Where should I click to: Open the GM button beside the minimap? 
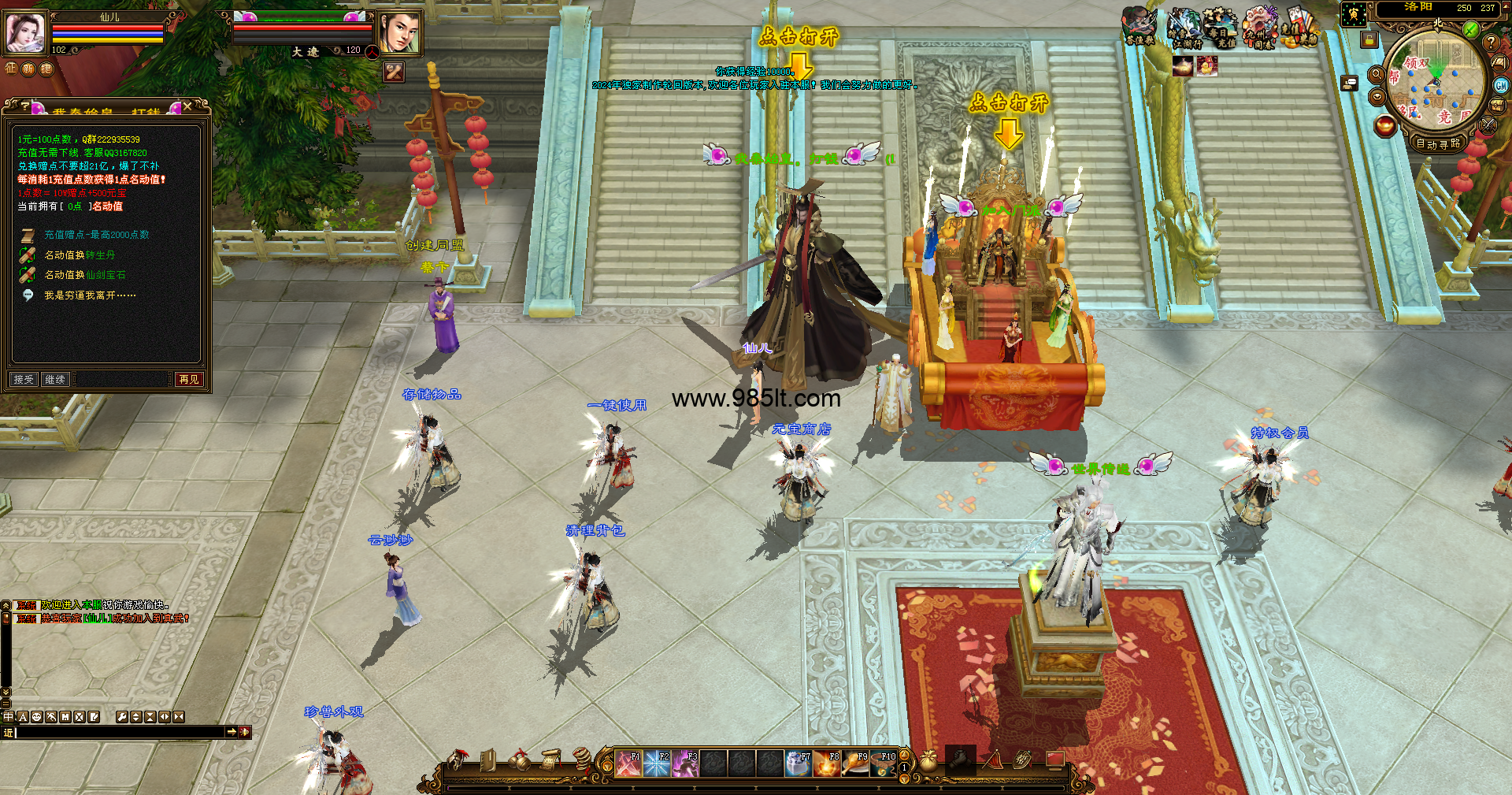coord(1501,85)
